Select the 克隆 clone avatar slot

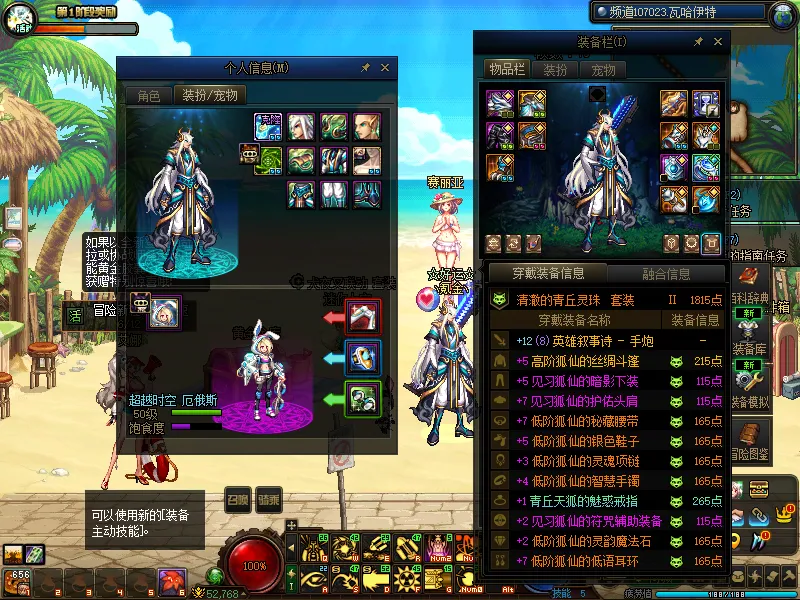(268, 127)
